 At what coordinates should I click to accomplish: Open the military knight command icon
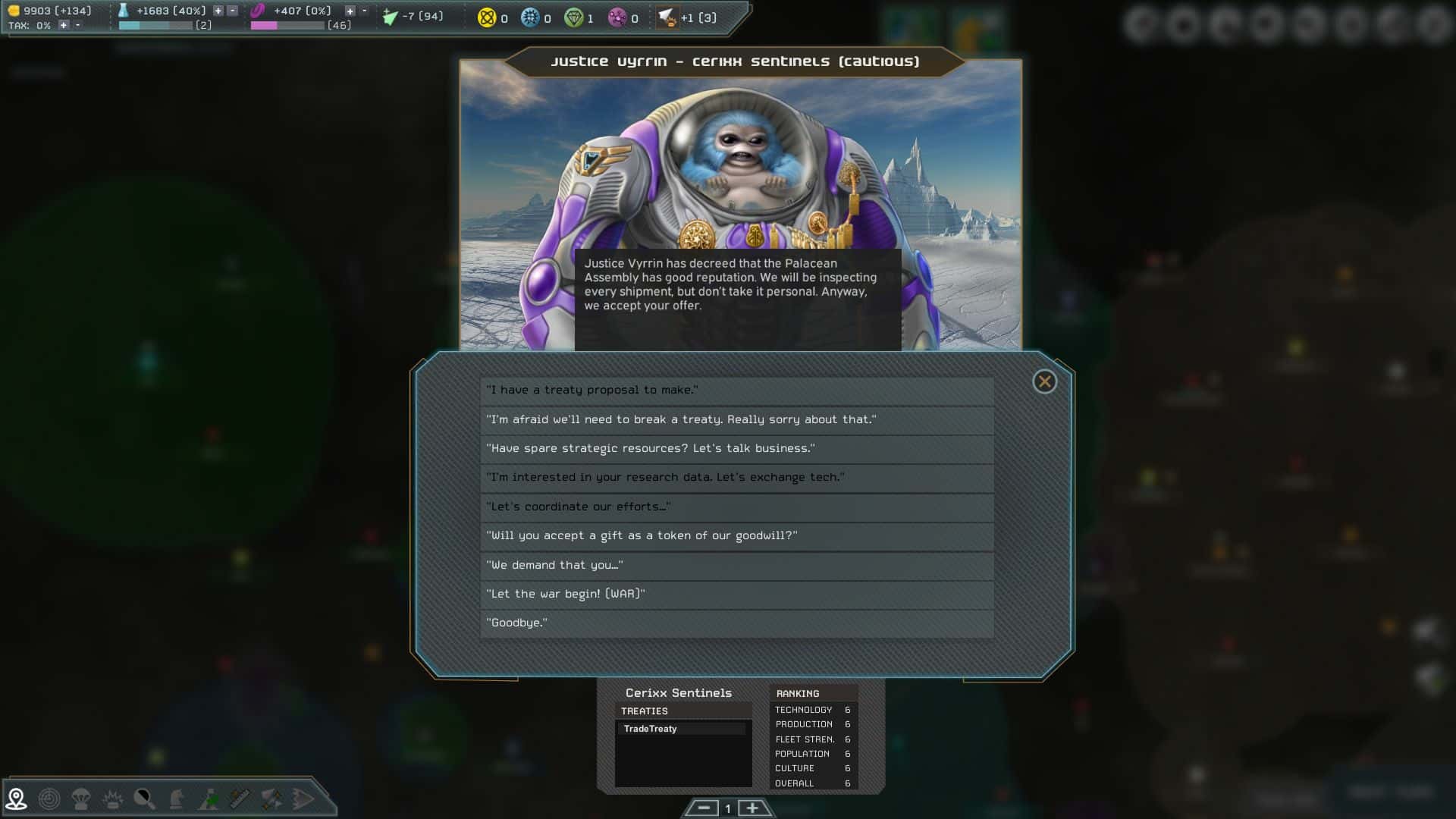[176, 798]
